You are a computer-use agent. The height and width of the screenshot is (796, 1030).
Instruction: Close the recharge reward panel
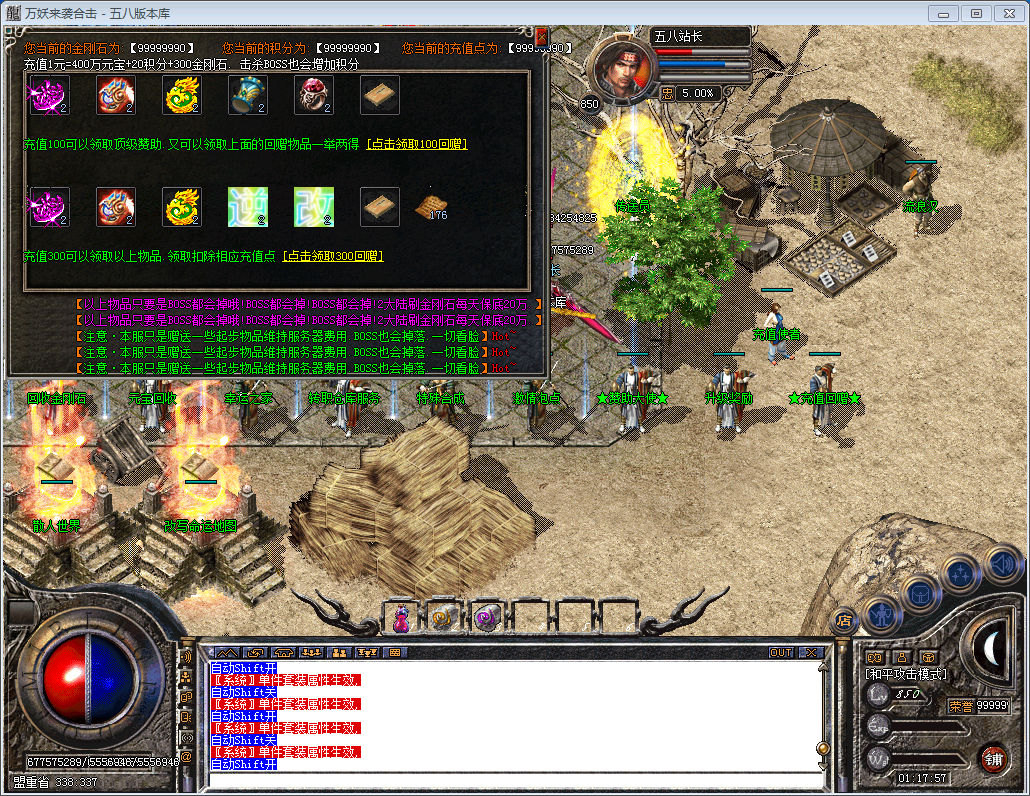(x=541, y=36)
